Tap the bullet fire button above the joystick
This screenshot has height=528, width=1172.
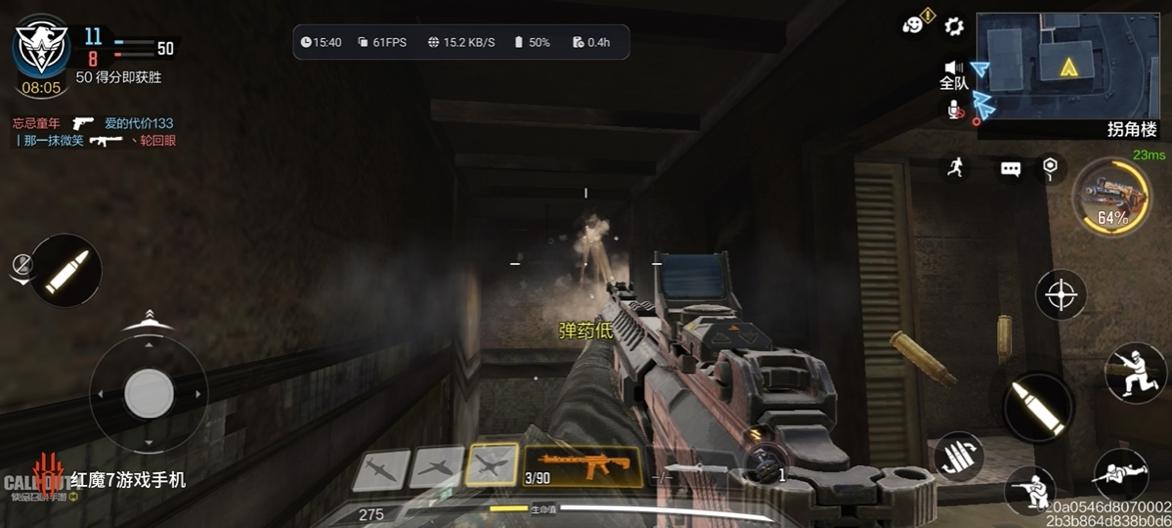point(65,270)
